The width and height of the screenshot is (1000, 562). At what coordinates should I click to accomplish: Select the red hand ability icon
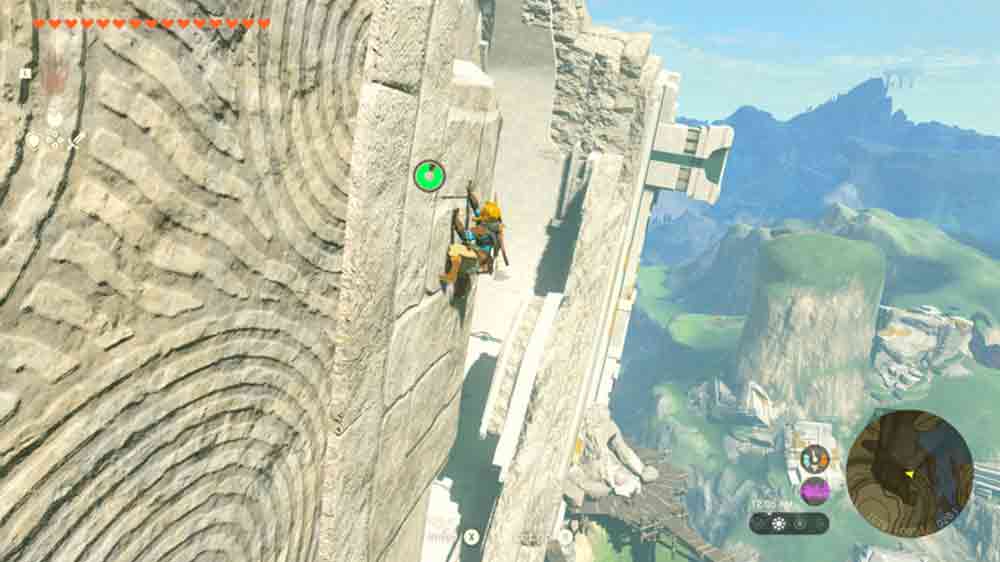(54, 74)
